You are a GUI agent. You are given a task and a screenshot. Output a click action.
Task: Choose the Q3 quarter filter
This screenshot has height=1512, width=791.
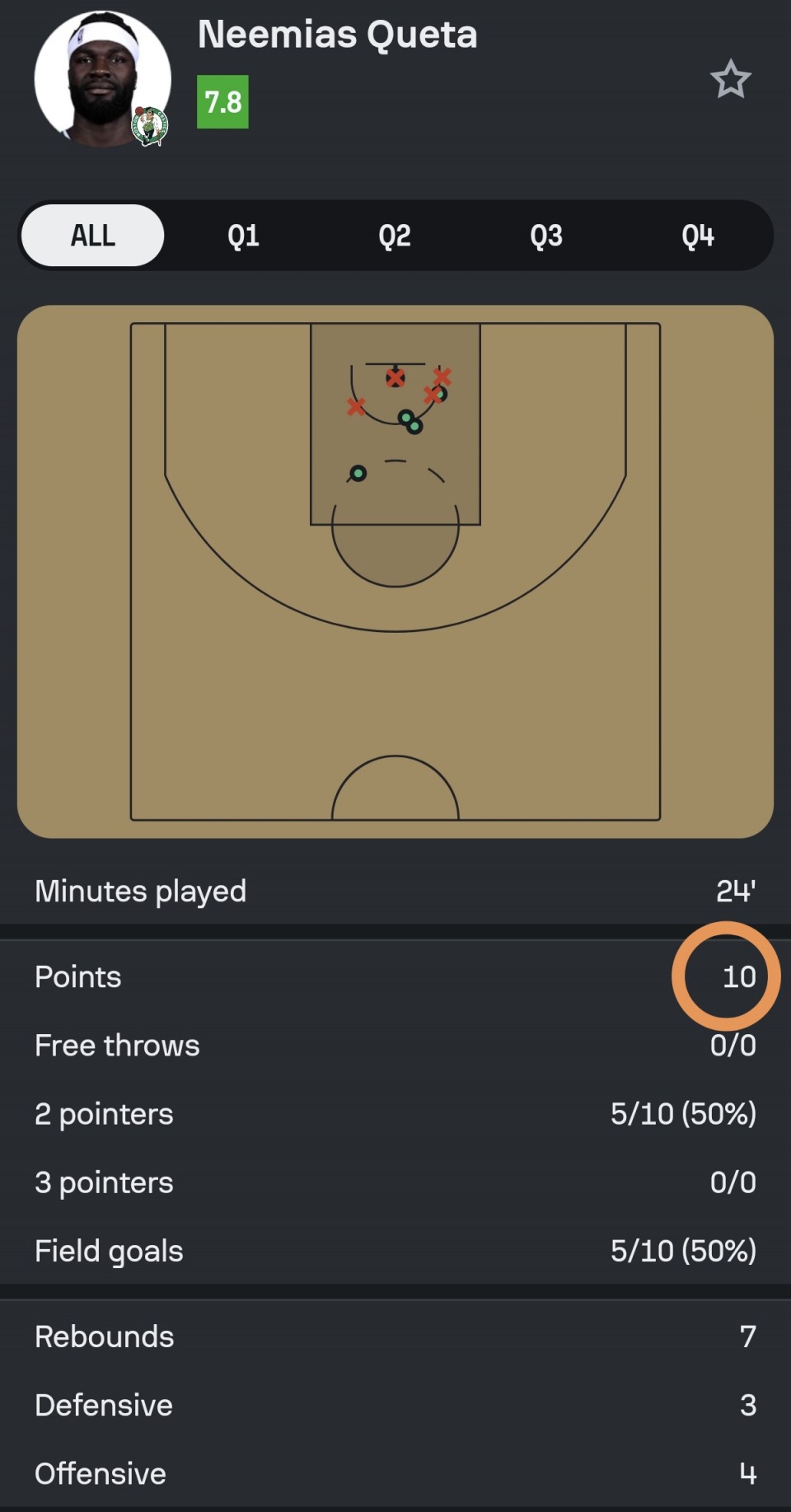(546, 236)
